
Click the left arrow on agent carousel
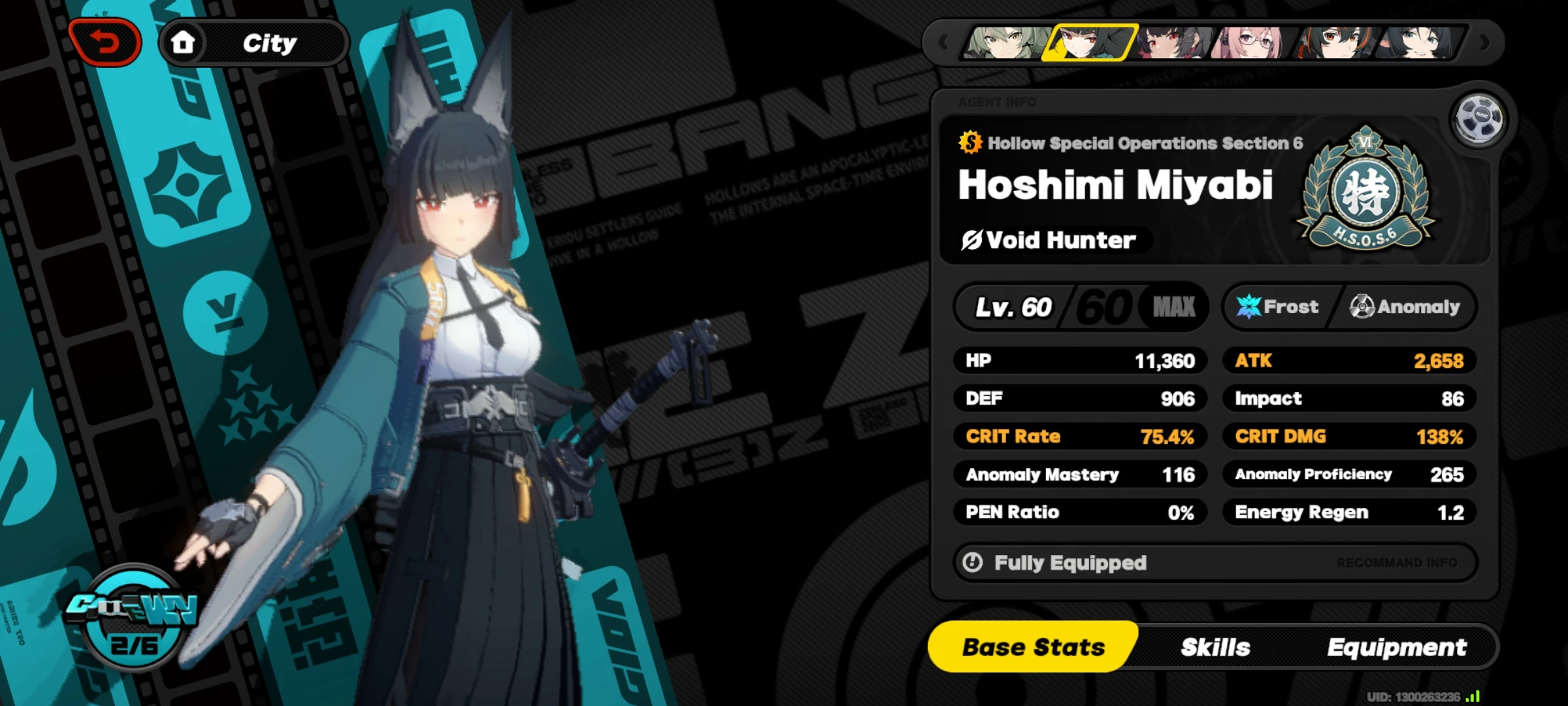tap(943, 41)
